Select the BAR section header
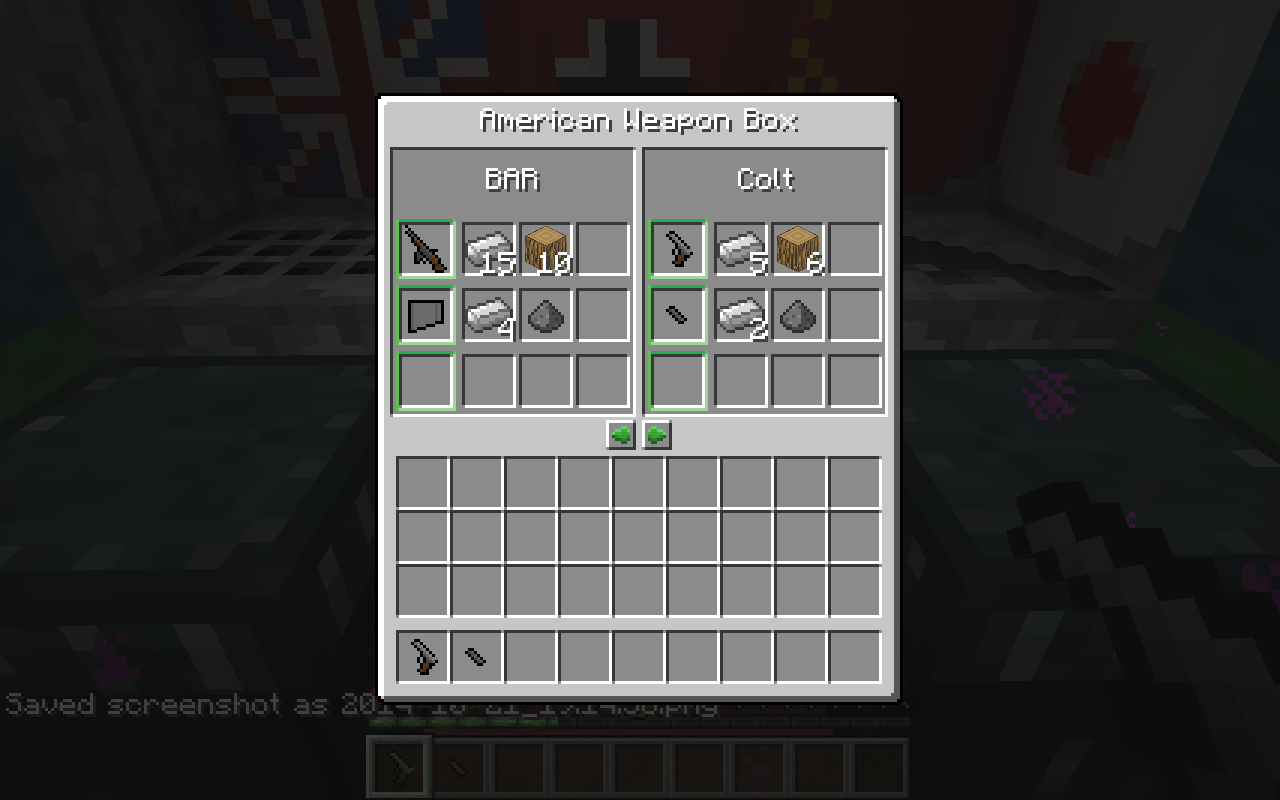 (511, 180)
